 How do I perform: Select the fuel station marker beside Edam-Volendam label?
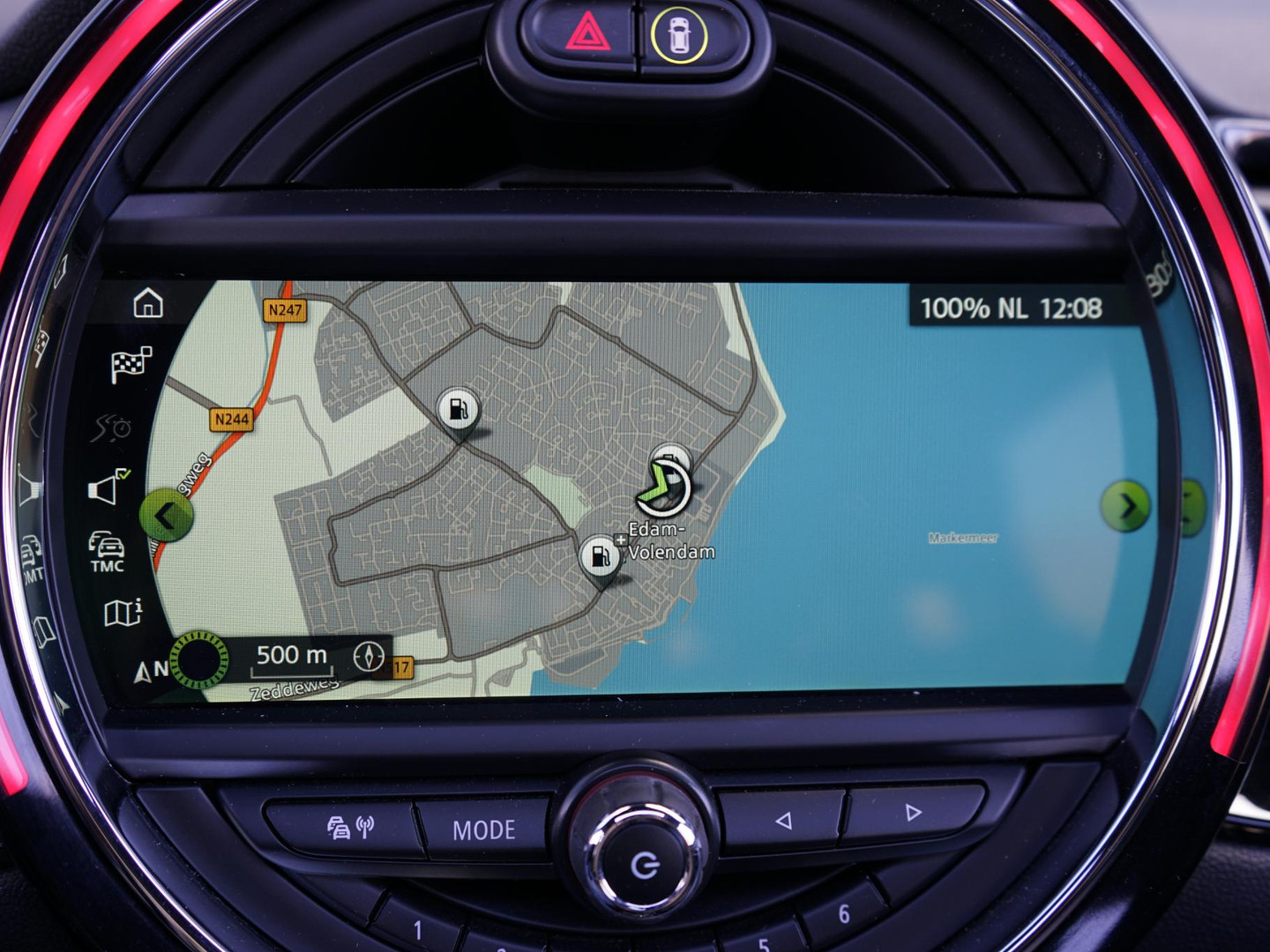click(601, 557)
